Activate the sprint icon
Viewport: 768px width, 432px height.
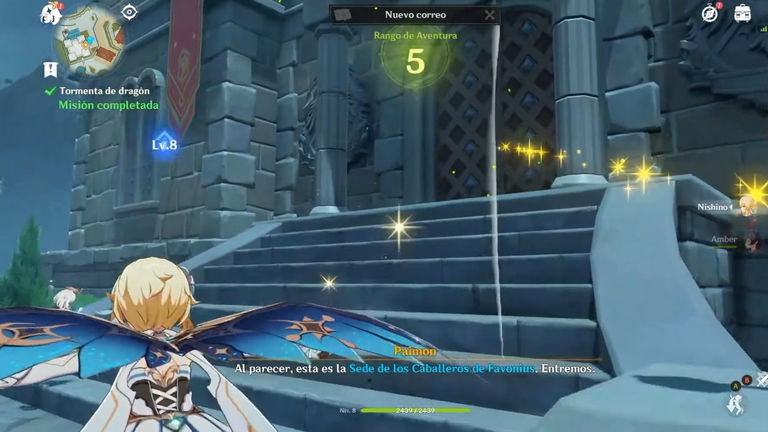click(x=734, y=404)
